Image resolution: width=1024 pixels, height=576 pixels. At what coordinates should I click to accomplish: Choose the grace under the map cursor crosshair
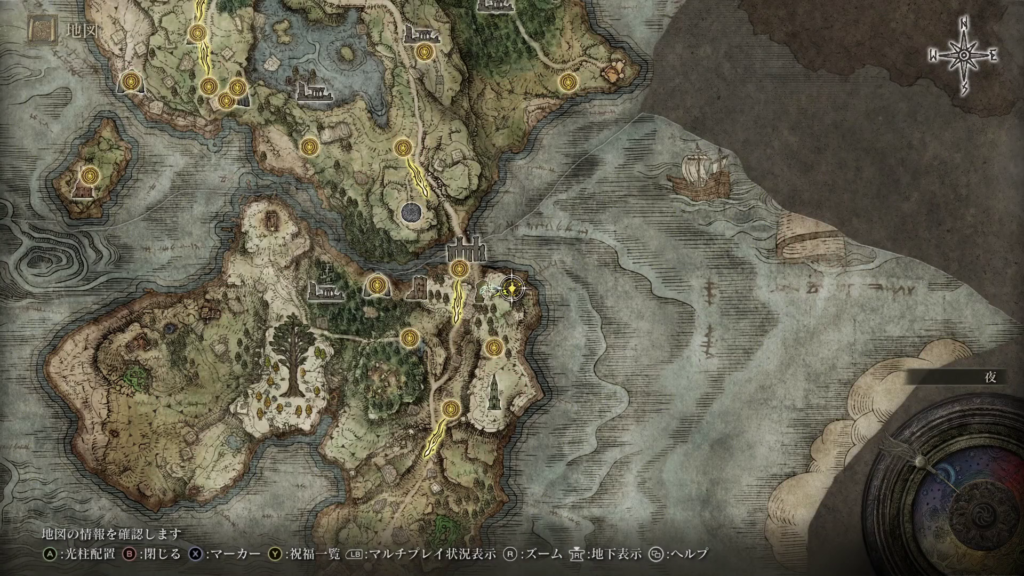[513, 289]
